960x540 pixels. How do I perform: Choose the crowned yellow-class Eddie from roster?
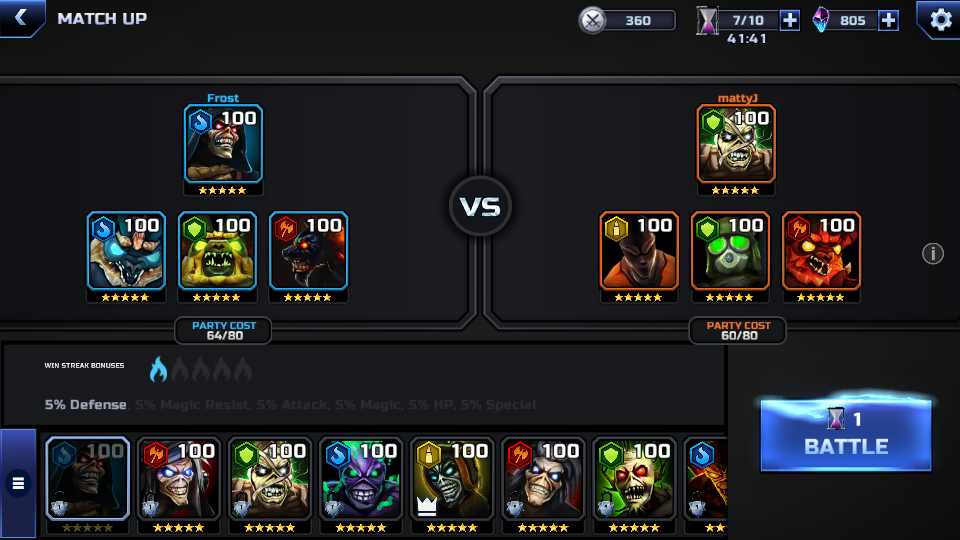(x=452, y=480)
